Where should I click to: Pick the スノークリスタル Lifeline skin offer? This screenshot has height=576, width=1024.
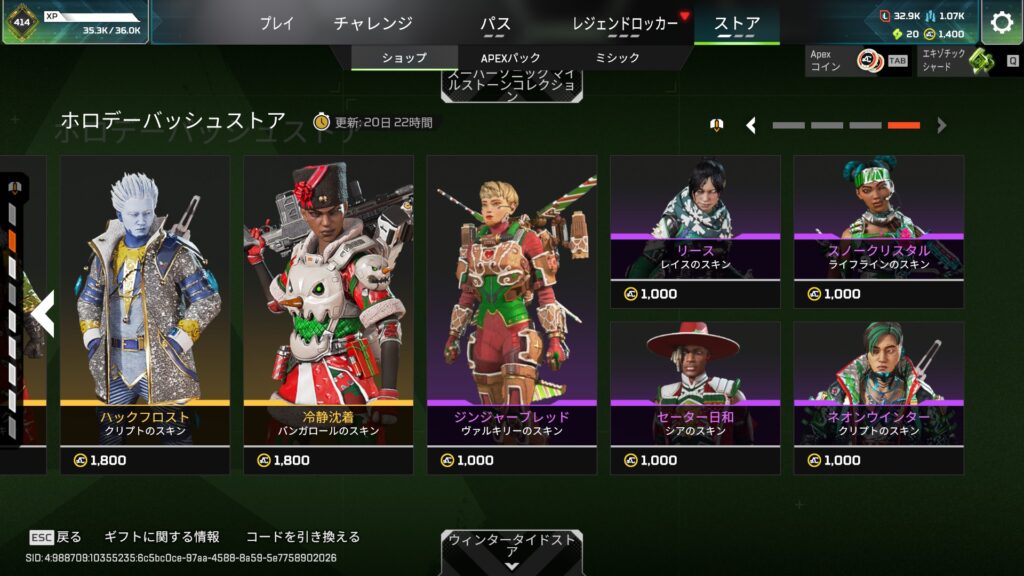click(x=878, y=231)
